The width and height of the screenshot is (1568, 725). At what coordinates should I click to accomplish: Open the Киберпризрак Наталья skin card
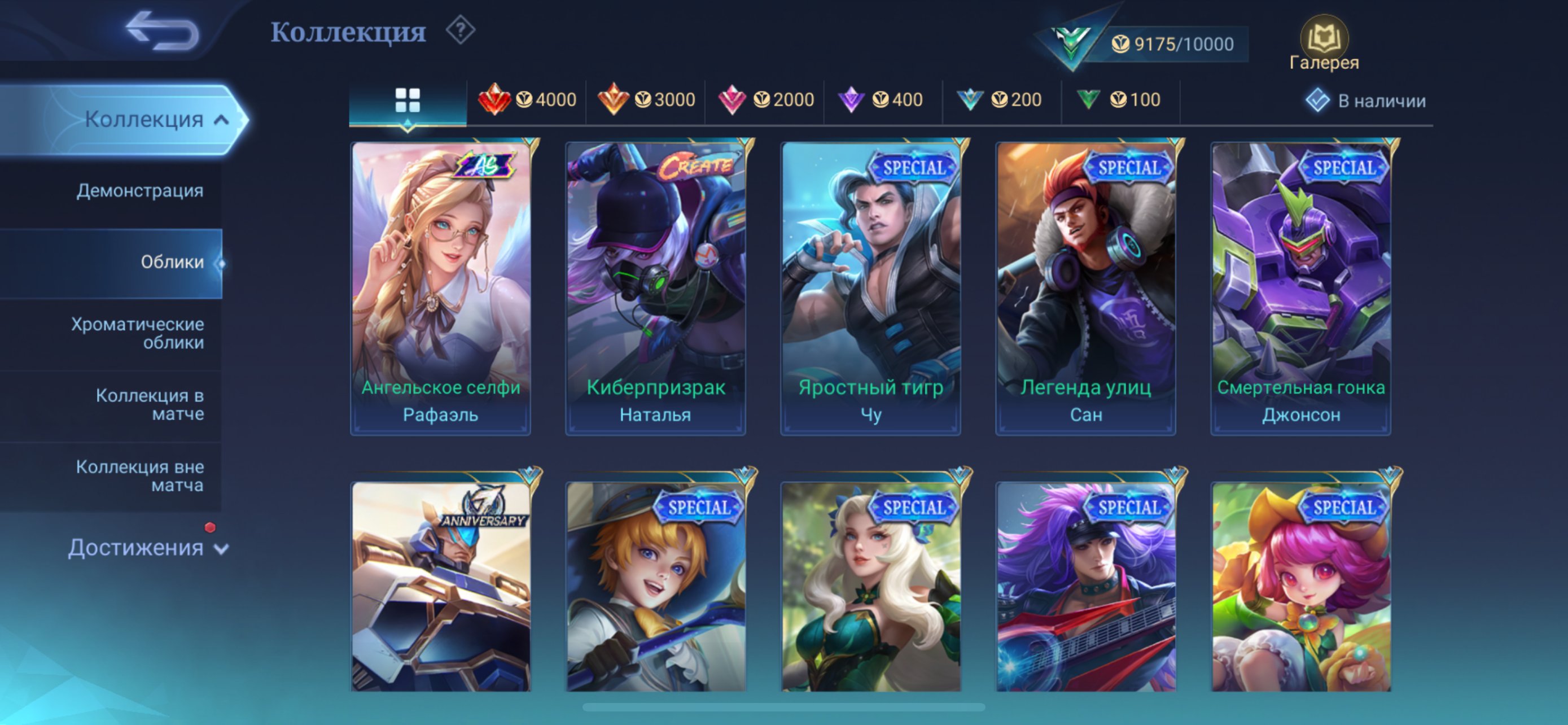(655, 286)
